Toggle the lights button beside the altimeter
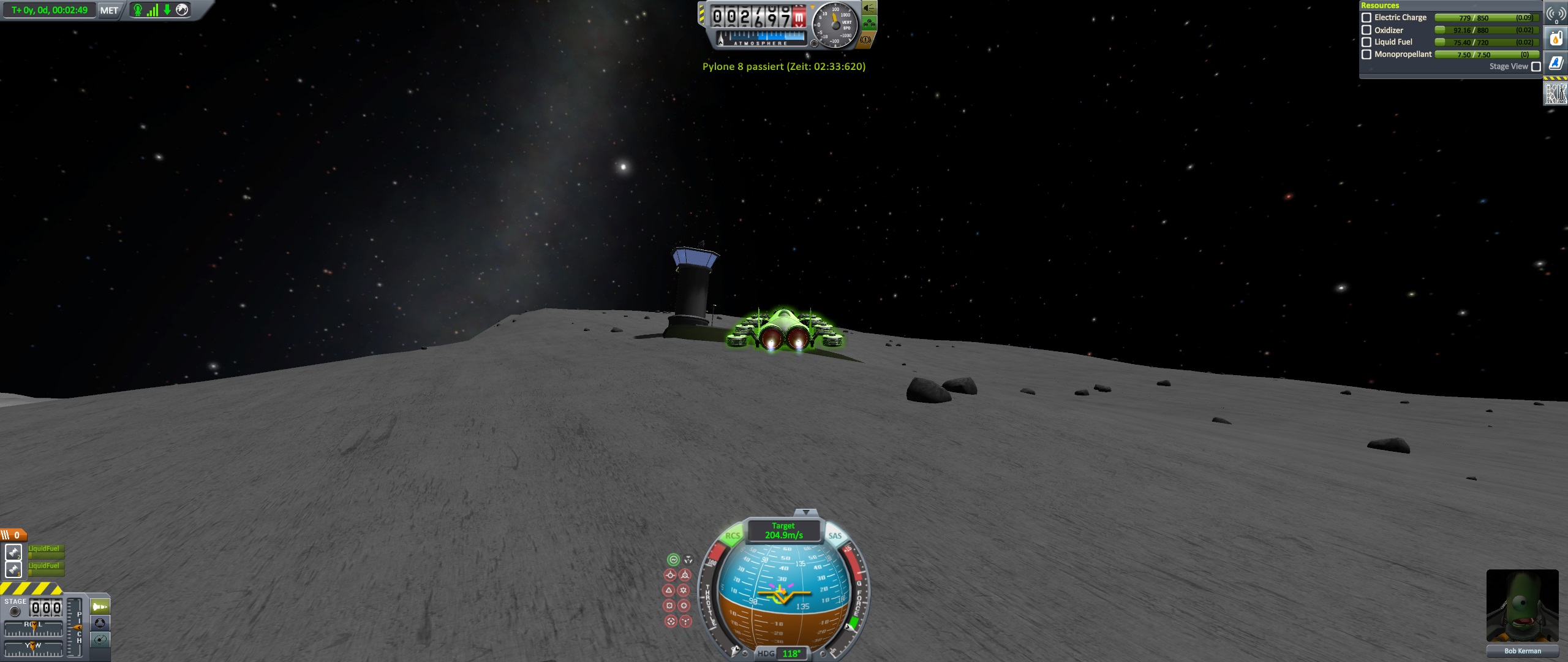 (x=869, y=8)
